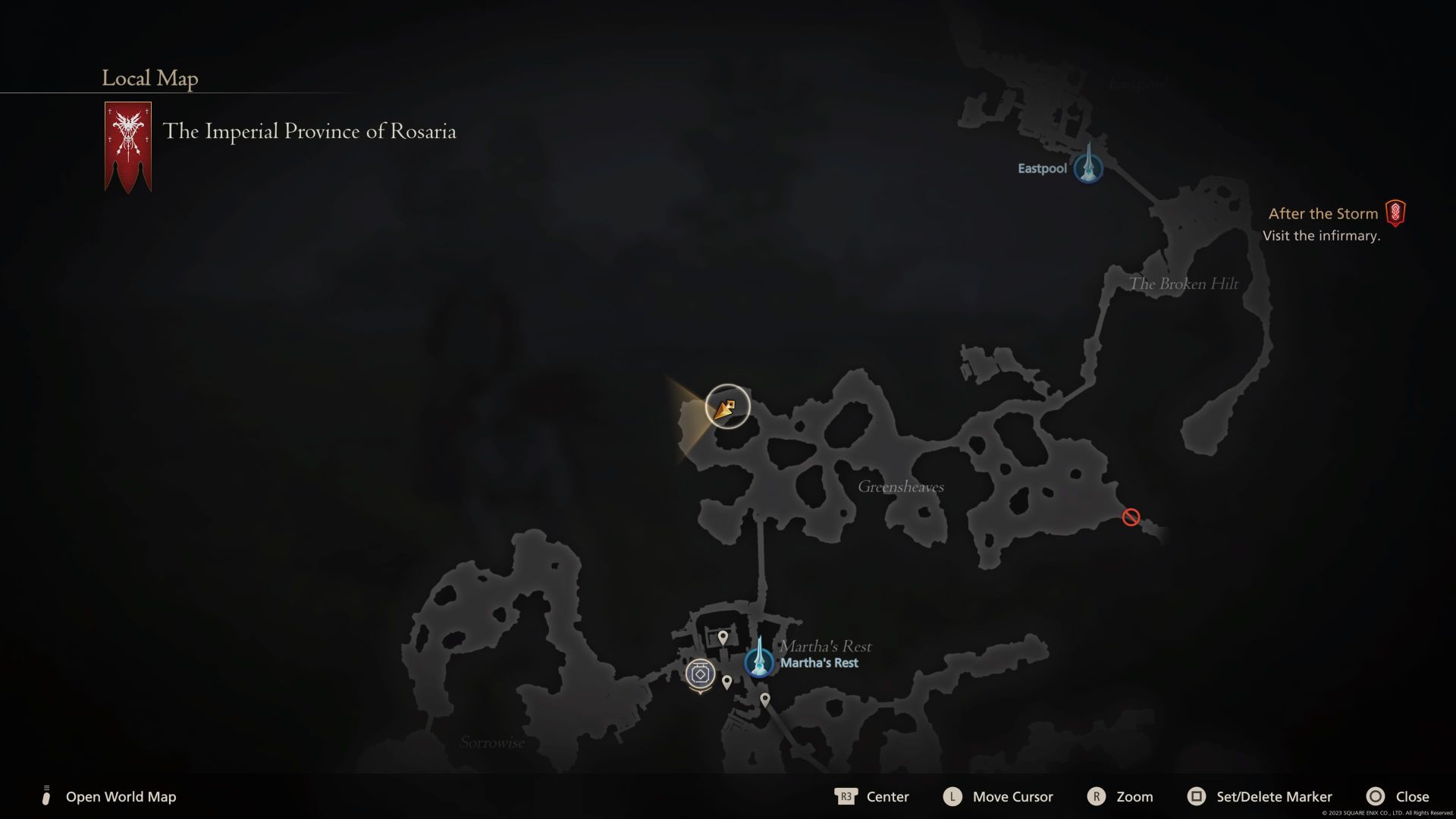Select the Local Map header
Screen dimensions: 1456x819
point(149,78)
